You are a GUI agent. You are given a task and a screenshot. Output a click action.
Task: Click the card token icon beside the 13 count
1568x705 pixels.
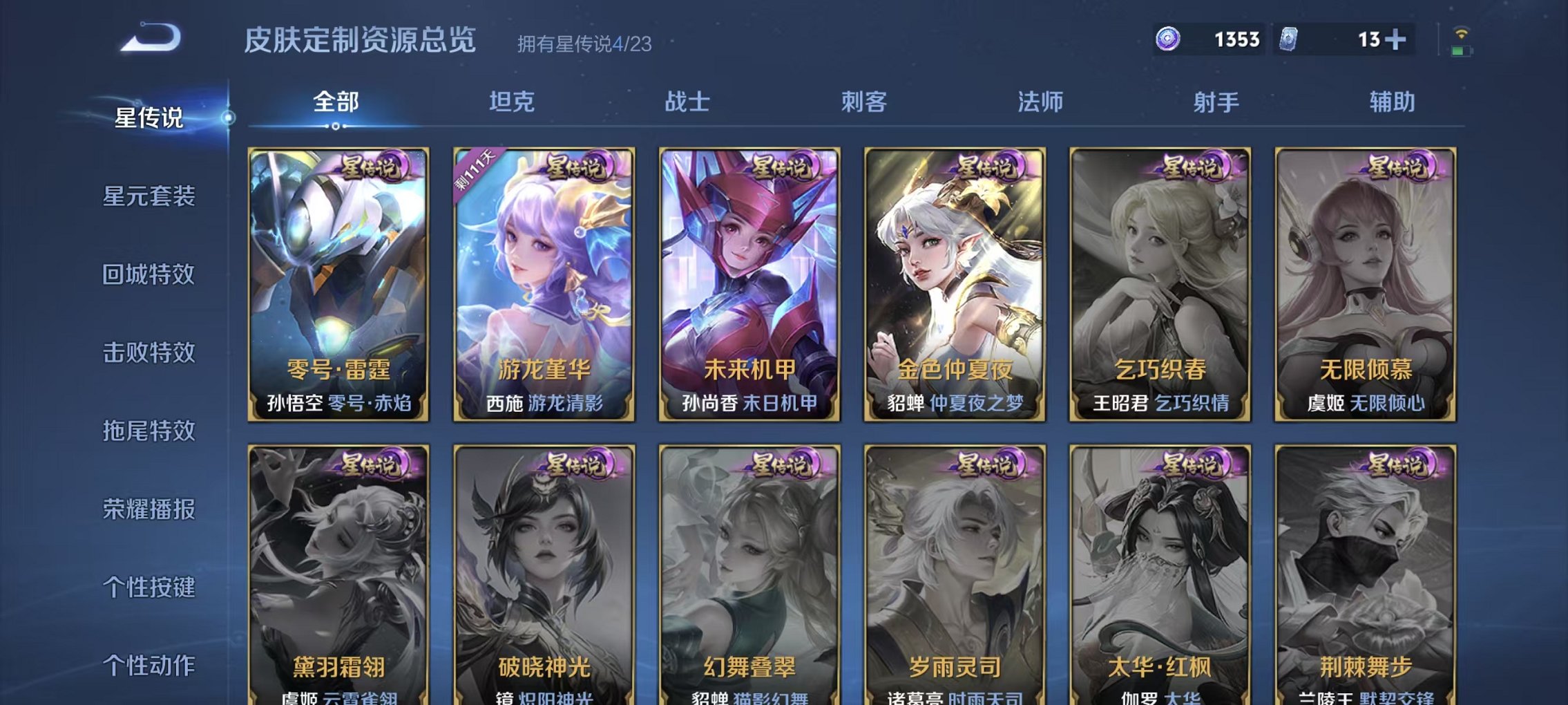point(1287,39)
